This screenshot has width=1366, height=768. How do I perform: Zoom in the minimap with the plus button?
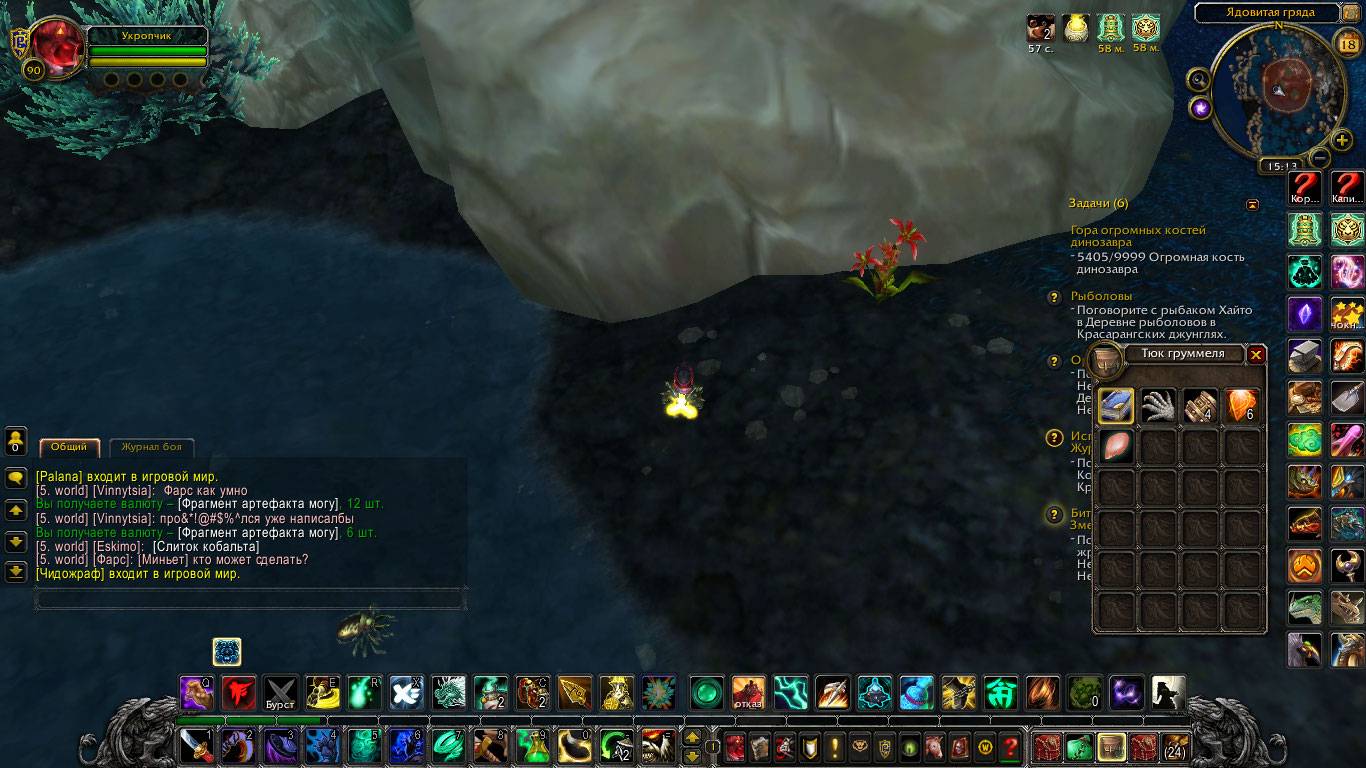coord(1342,140)
